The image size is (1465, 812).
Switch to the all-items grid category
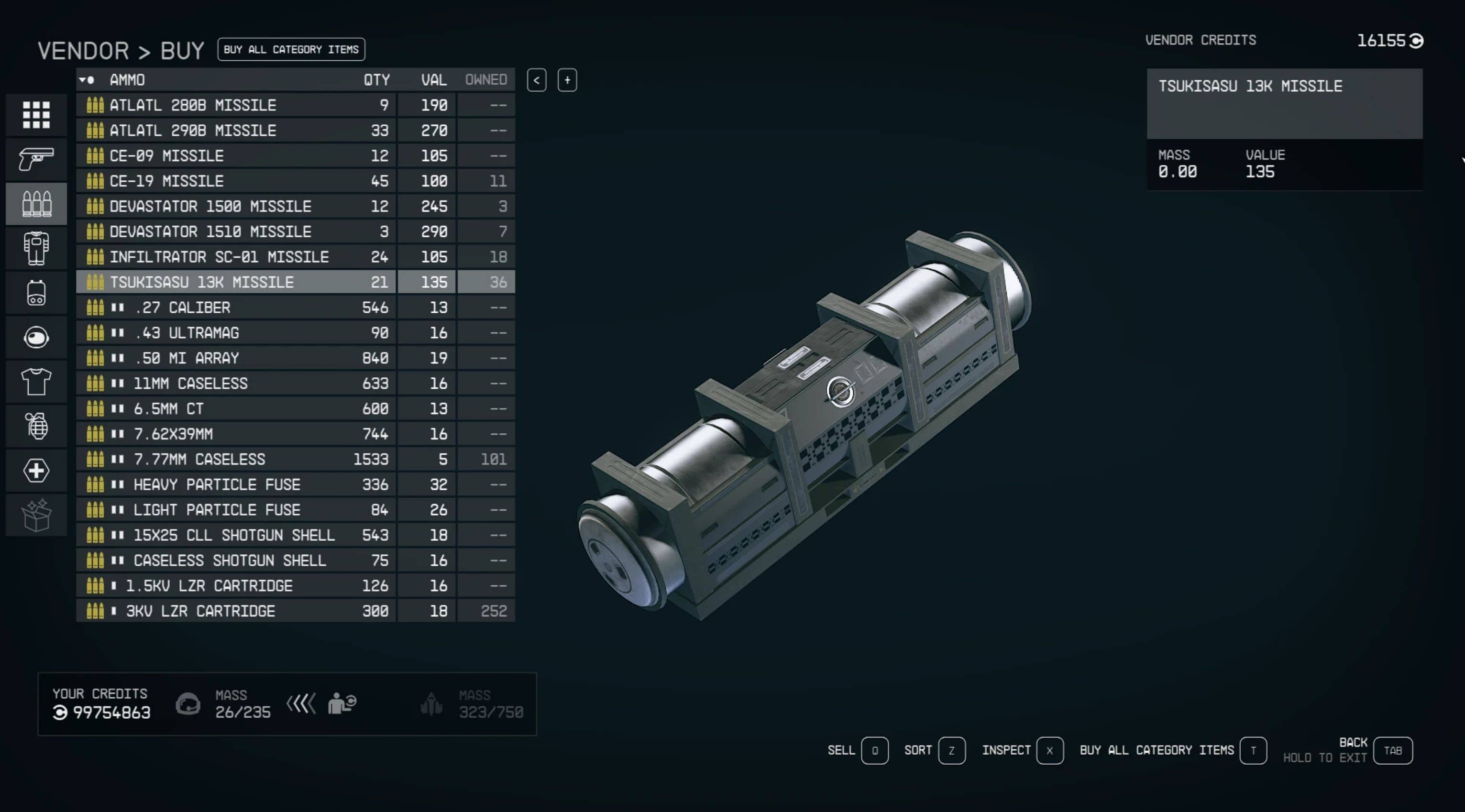pyautogui.click(x=36, y=115)
